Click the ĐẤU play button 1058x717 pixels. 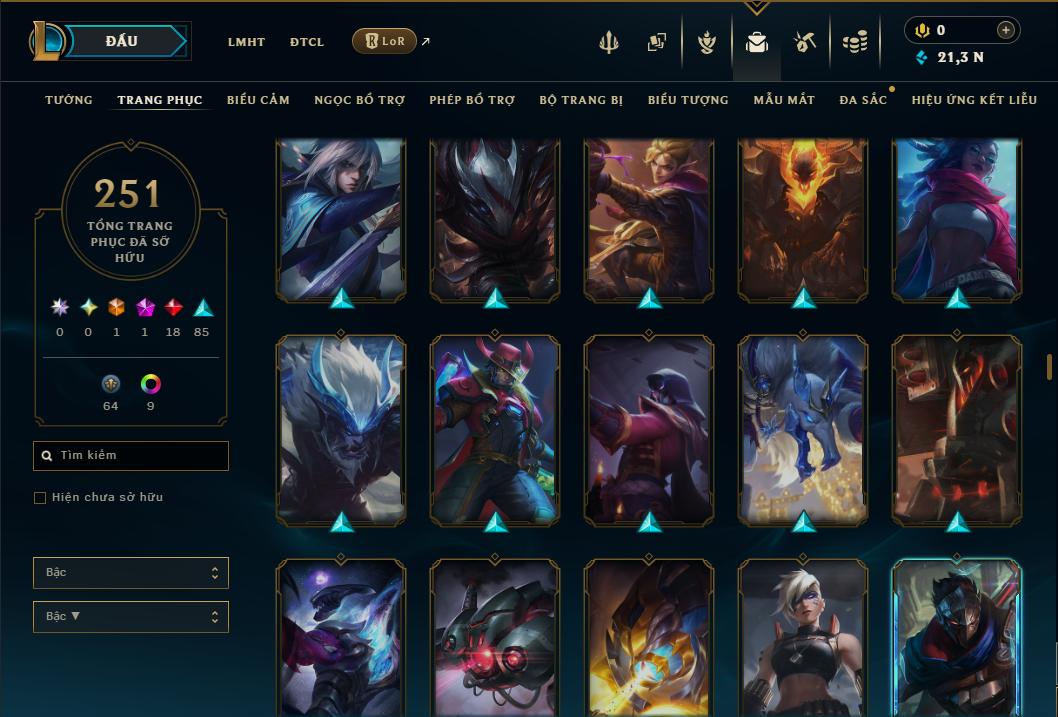click(122, 41)
